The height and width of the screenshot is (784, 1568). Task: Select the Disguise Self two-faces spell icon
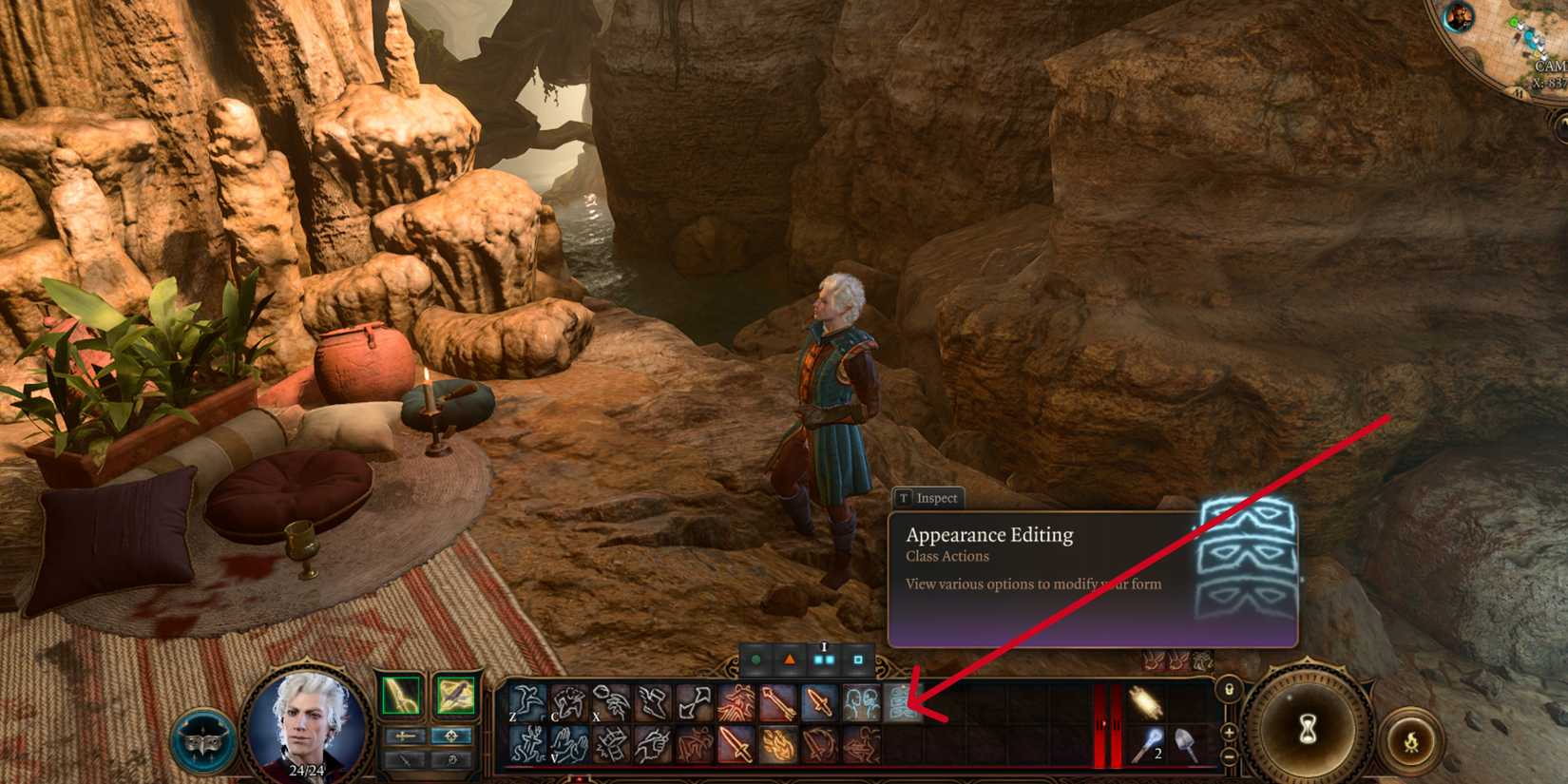tap(862, 703)
